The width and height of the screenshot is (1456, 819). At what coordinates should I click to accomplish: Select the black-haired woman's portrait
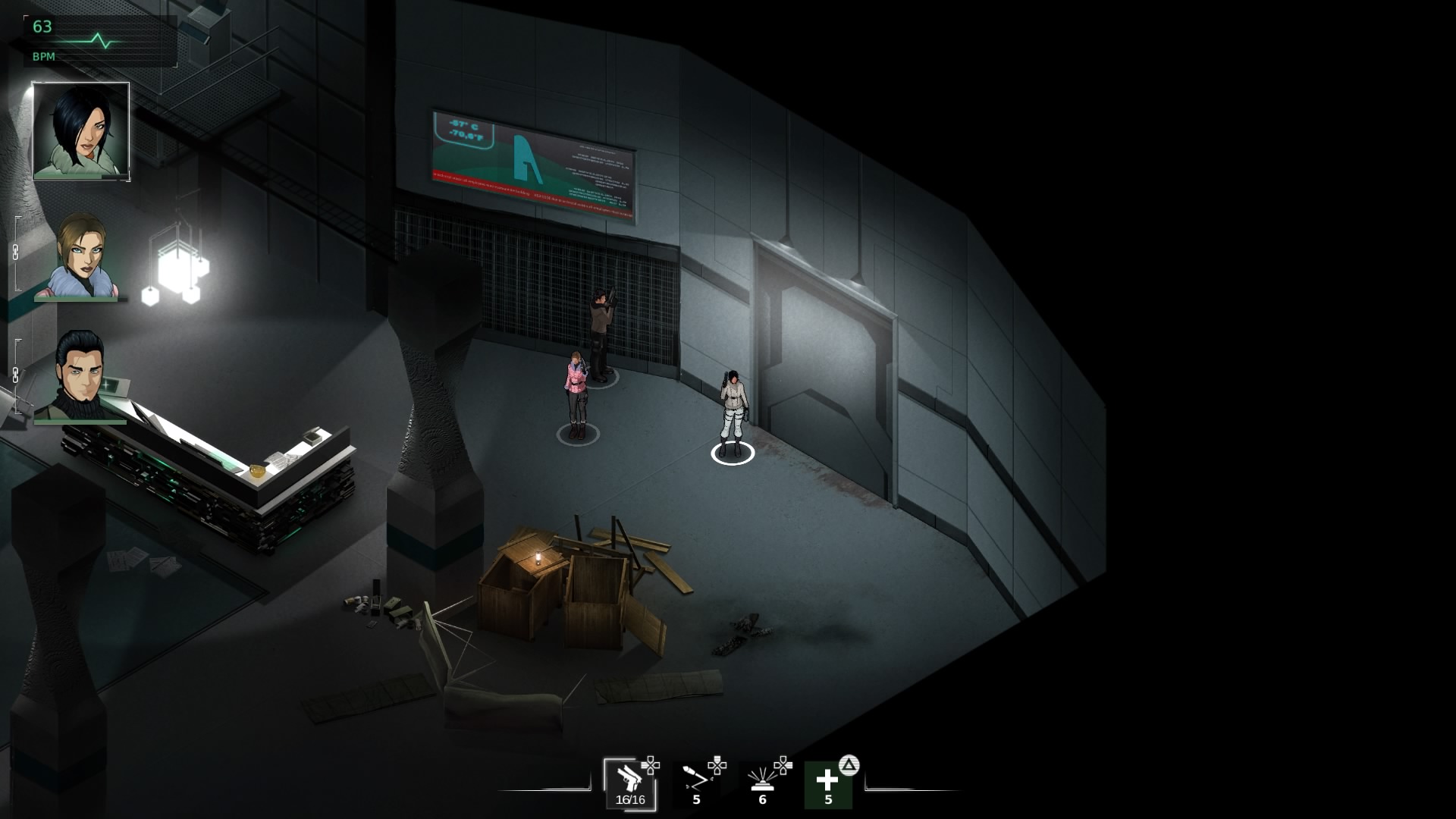(81, 131)
